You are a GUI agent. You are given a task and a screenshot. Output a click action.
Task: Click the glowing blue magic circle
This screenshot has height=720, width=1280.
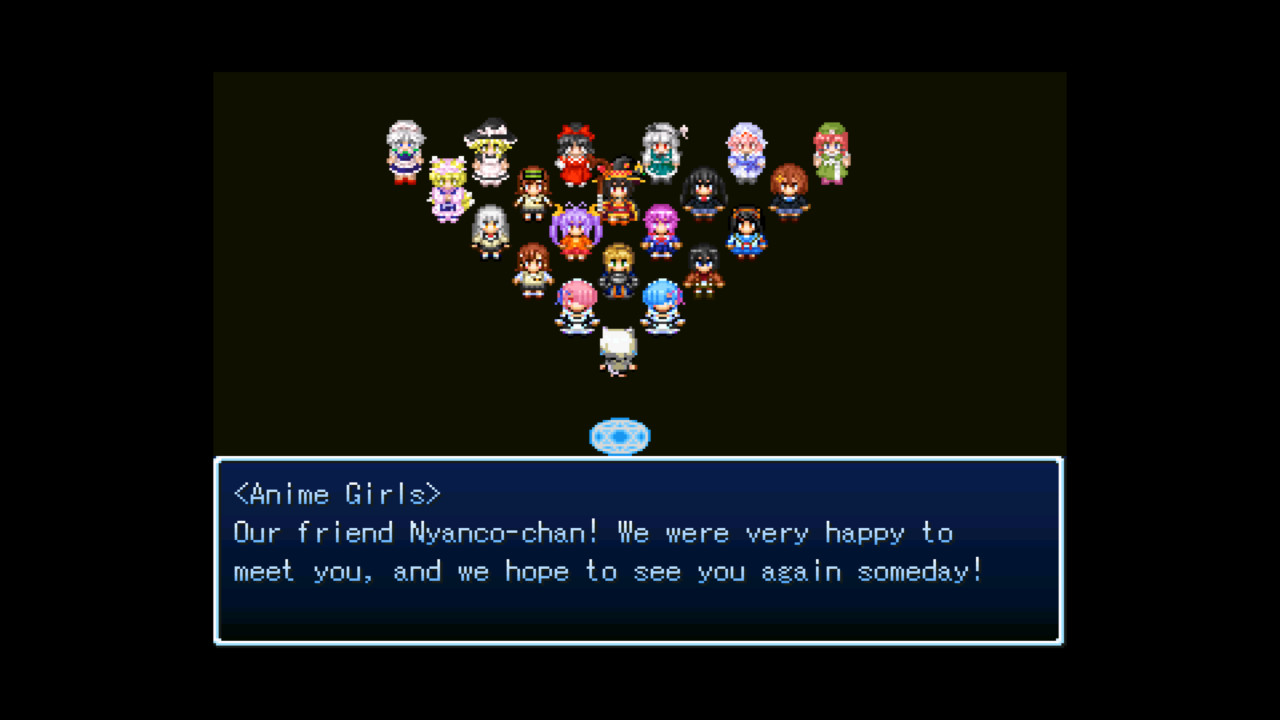[621, 435]
